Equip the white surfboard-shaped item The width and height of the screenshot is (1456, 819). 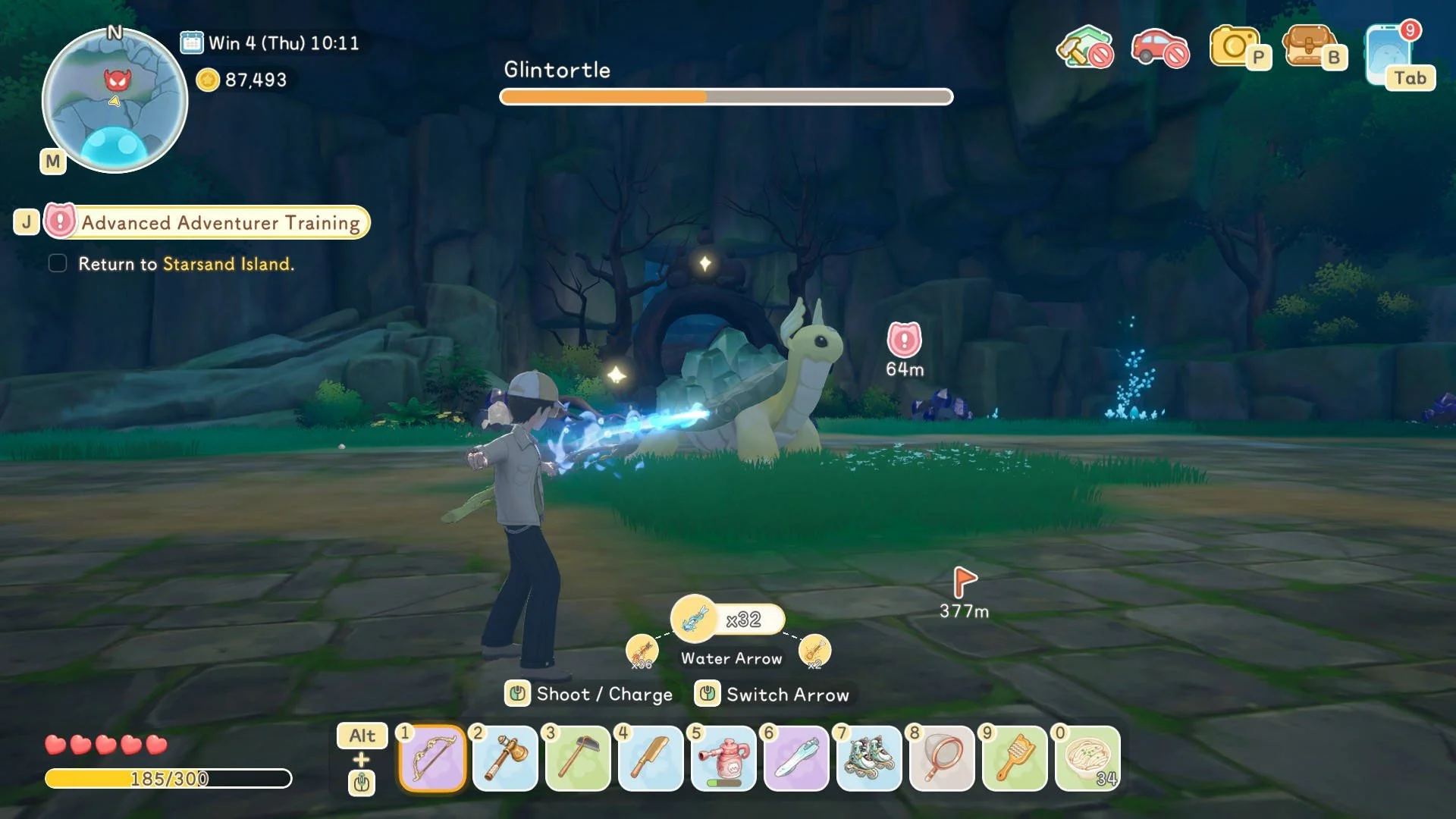796,758
